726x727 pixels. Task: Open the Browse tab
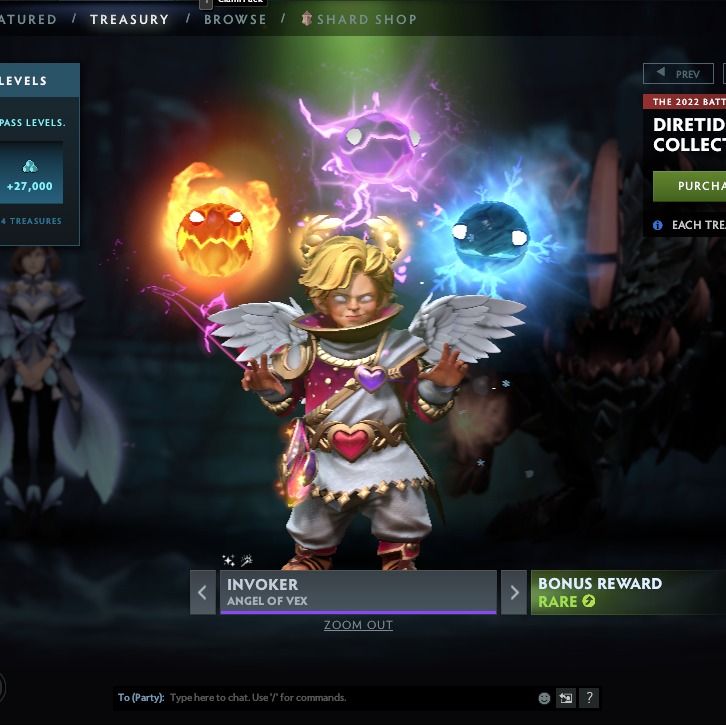(x=235, y=19)
